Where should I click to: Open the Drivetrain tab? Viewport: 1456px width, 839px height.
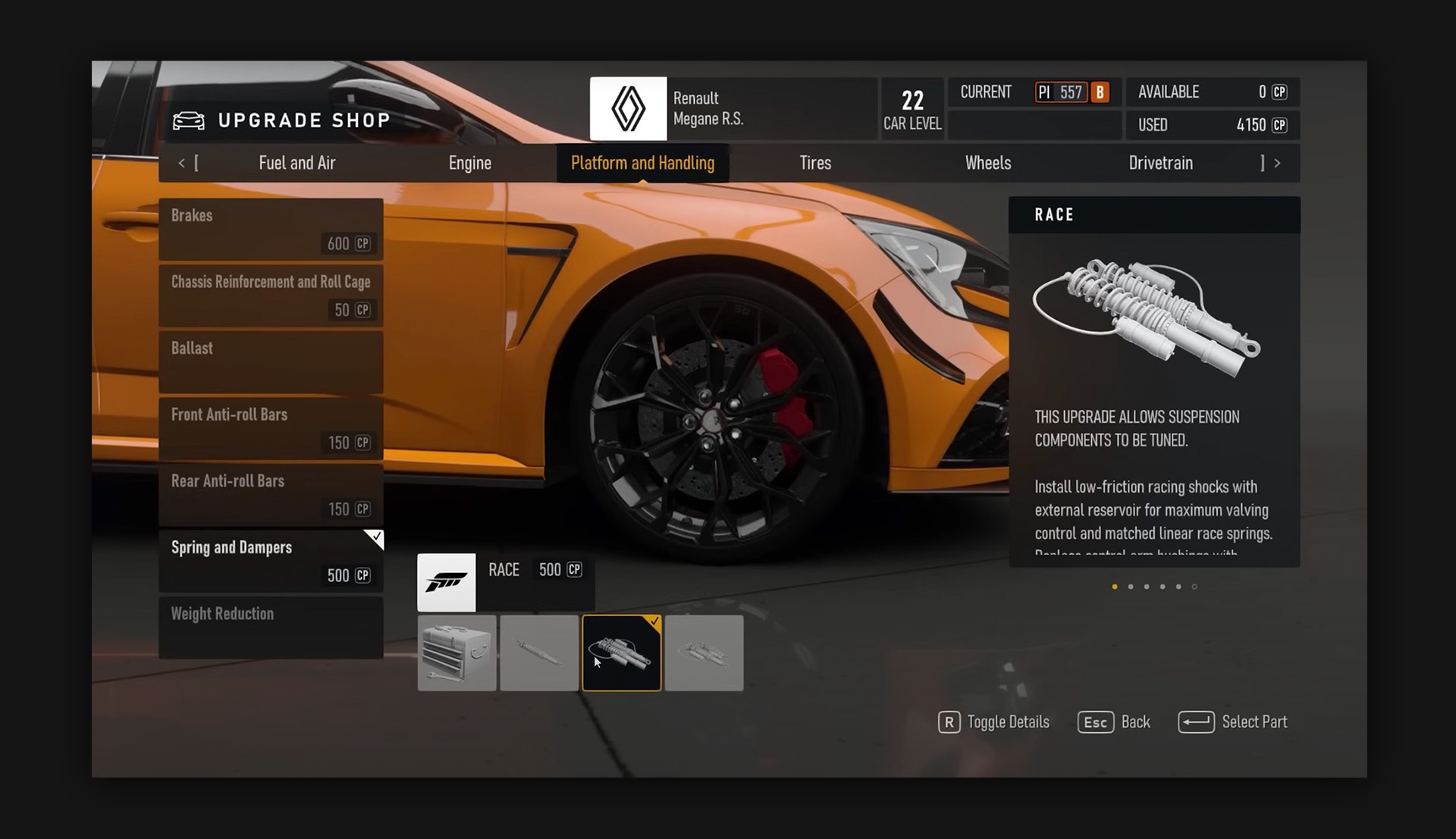pyautogui.click(x=1160, y=163)
